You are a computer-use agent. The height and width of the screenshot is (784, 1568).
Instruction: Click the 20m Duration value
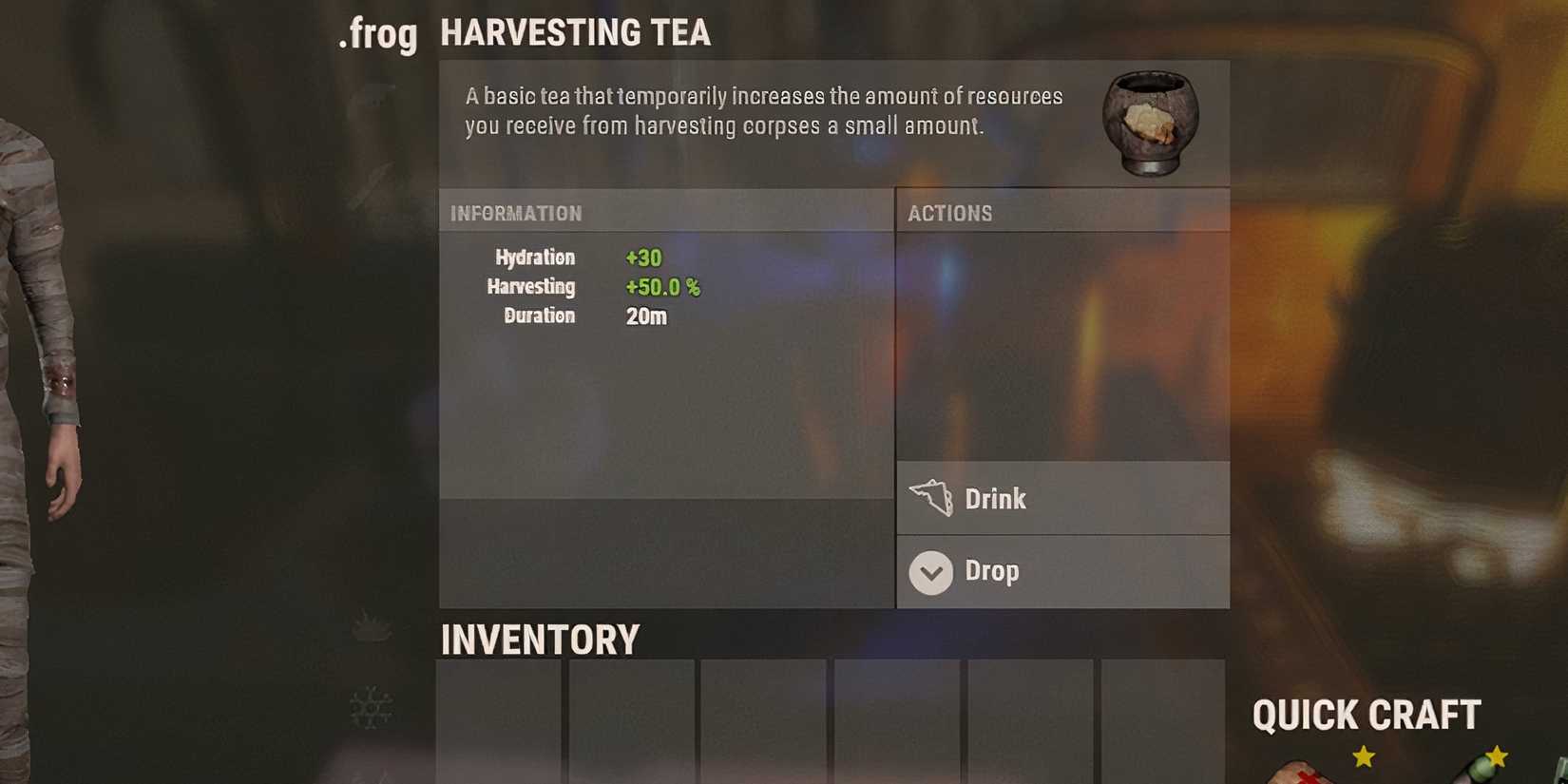click(x=648, y=316)
